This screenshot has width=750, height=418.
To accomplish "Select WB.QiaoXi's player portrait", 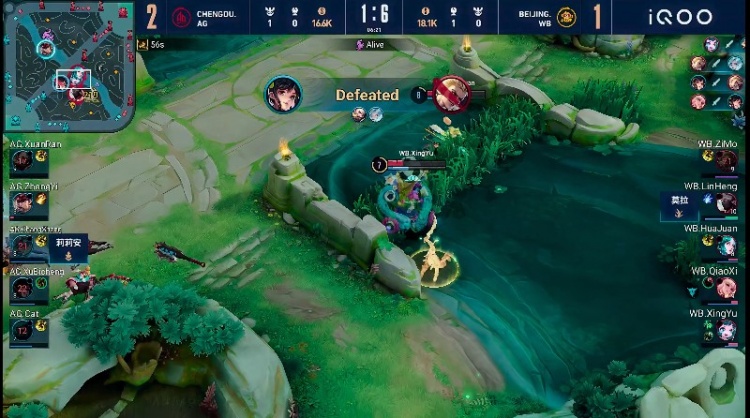I will click(x=727, y=289).
